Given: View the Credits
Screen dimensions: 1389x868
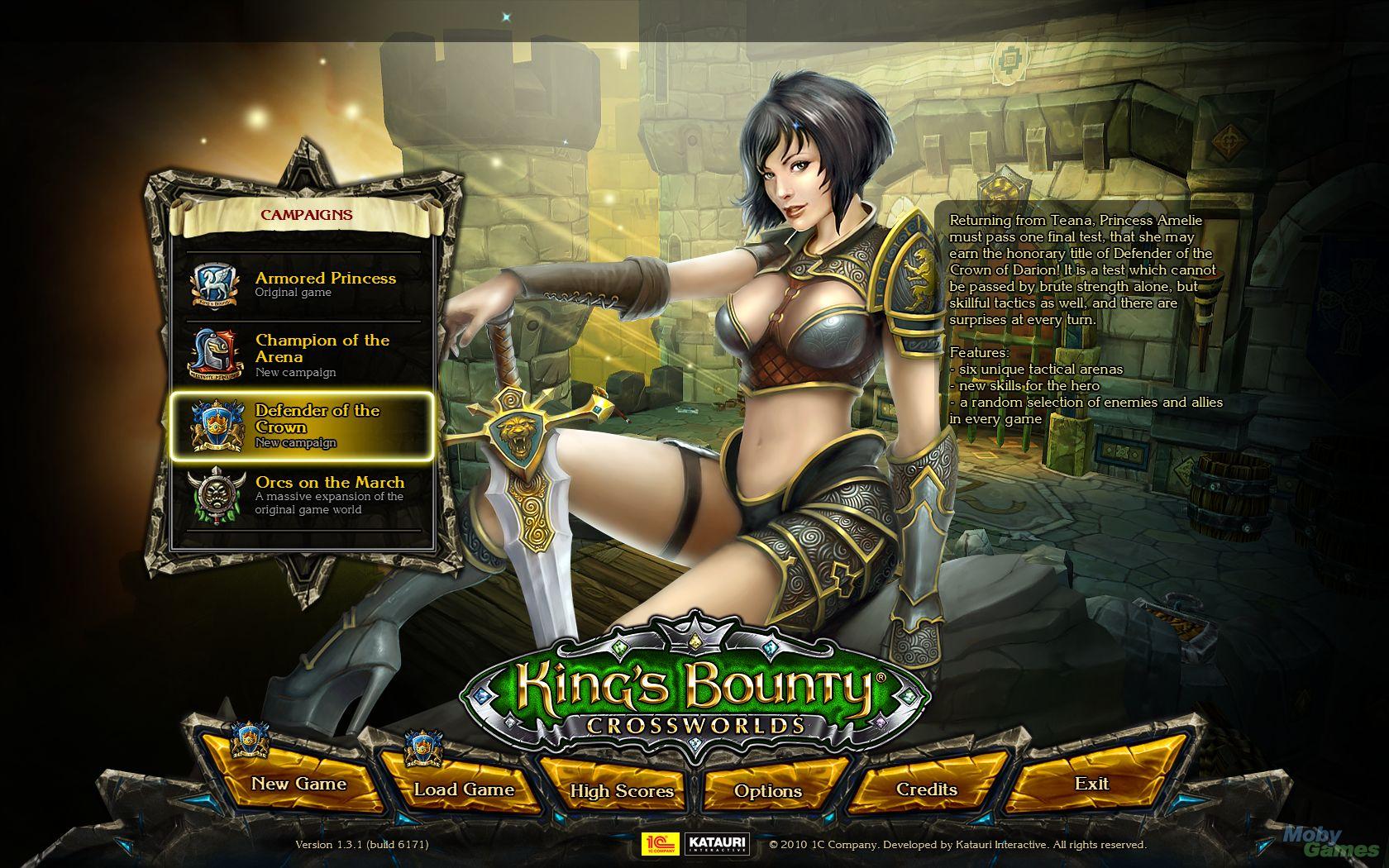Looking at the screenshot, I should point(924,789).
